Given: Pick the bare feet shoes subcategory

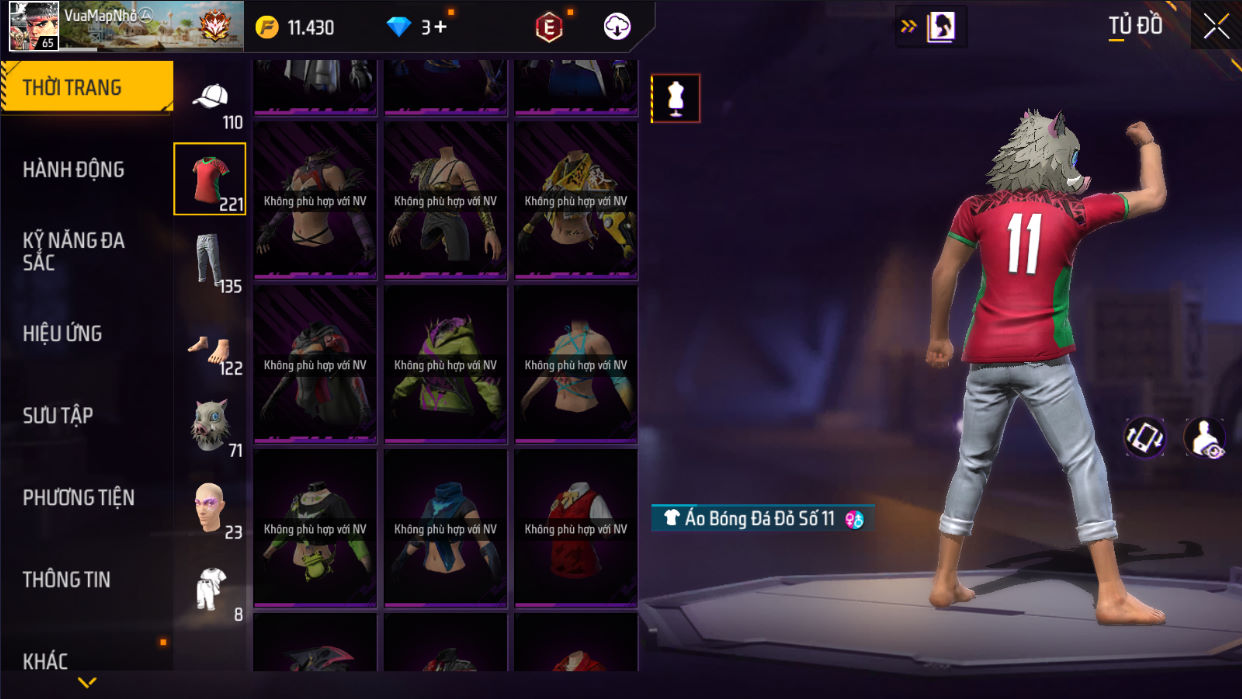Looking at the screenshot, I should click(x=210, y=346).
